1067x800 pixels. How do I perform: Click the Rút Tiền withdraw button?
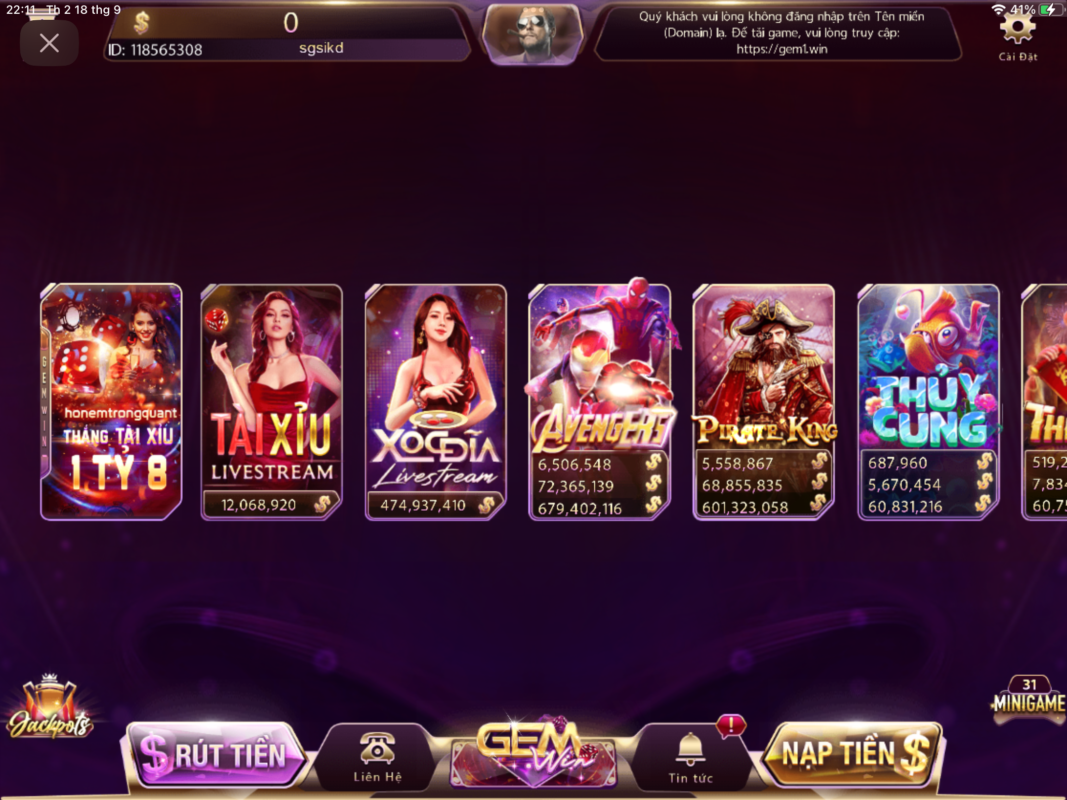coord(214,755)
